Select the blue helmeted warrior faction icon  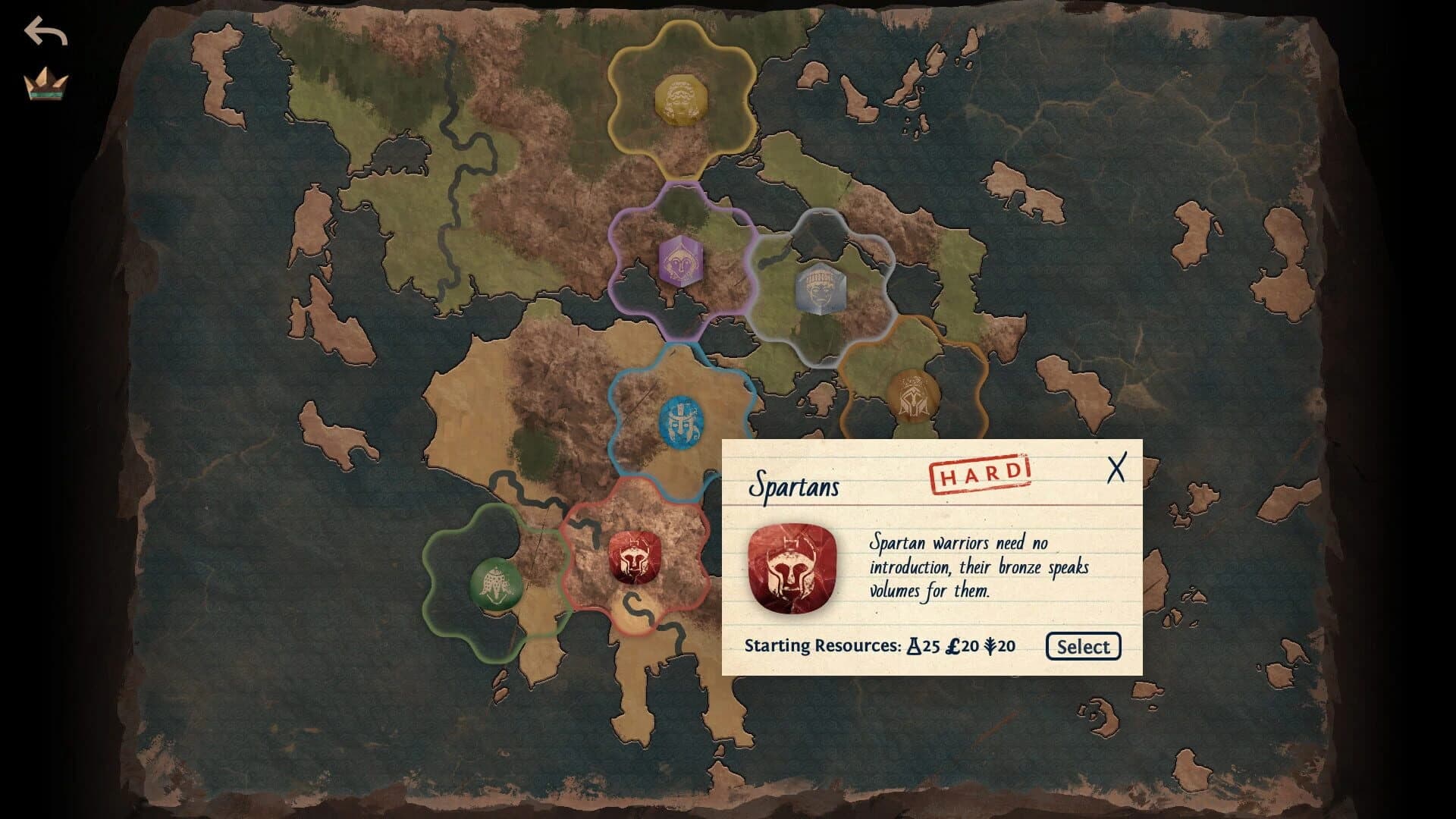click(x=680, y=422)
